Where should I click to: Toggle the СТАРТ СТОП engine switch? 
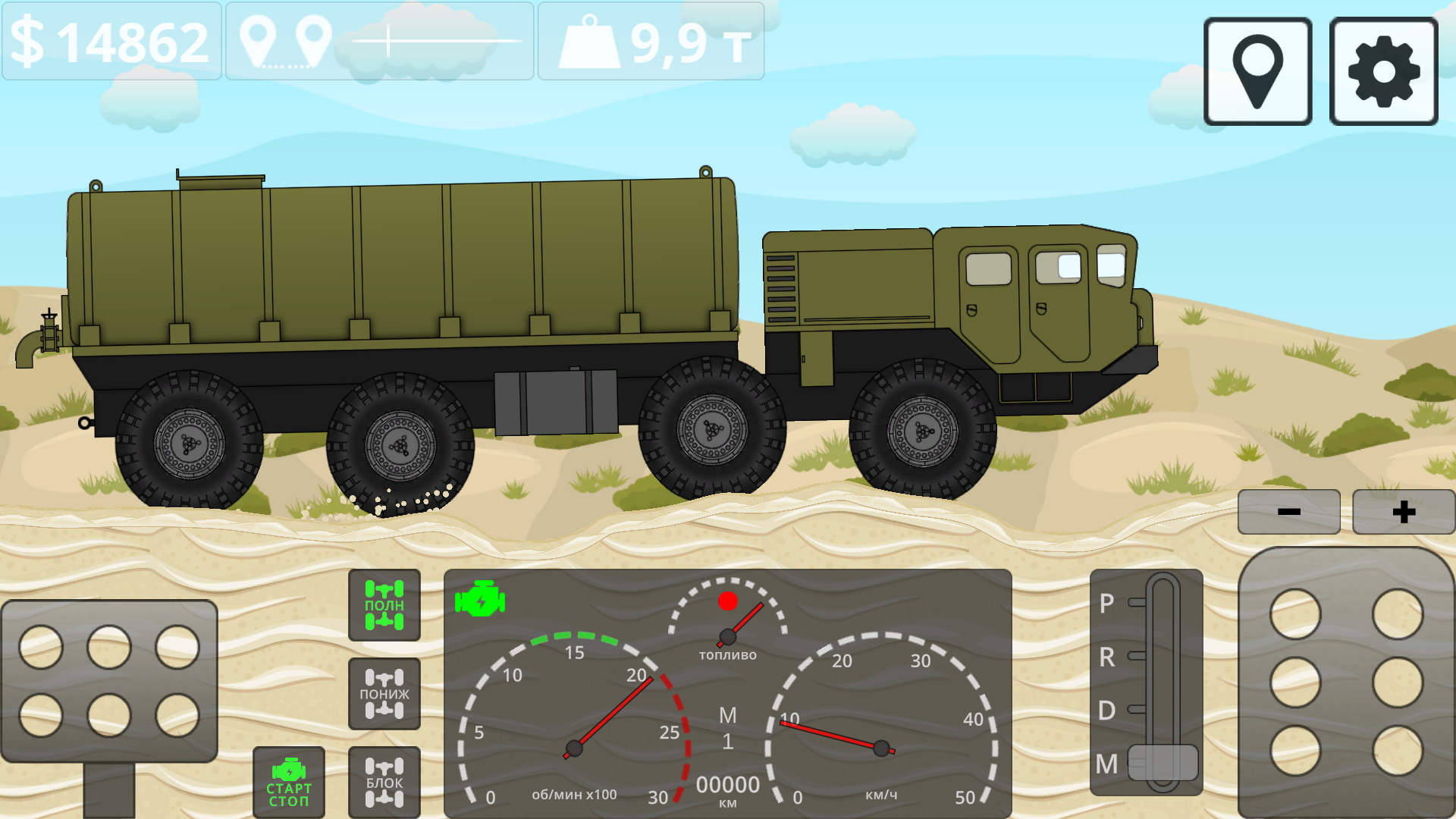click(288, 783)
